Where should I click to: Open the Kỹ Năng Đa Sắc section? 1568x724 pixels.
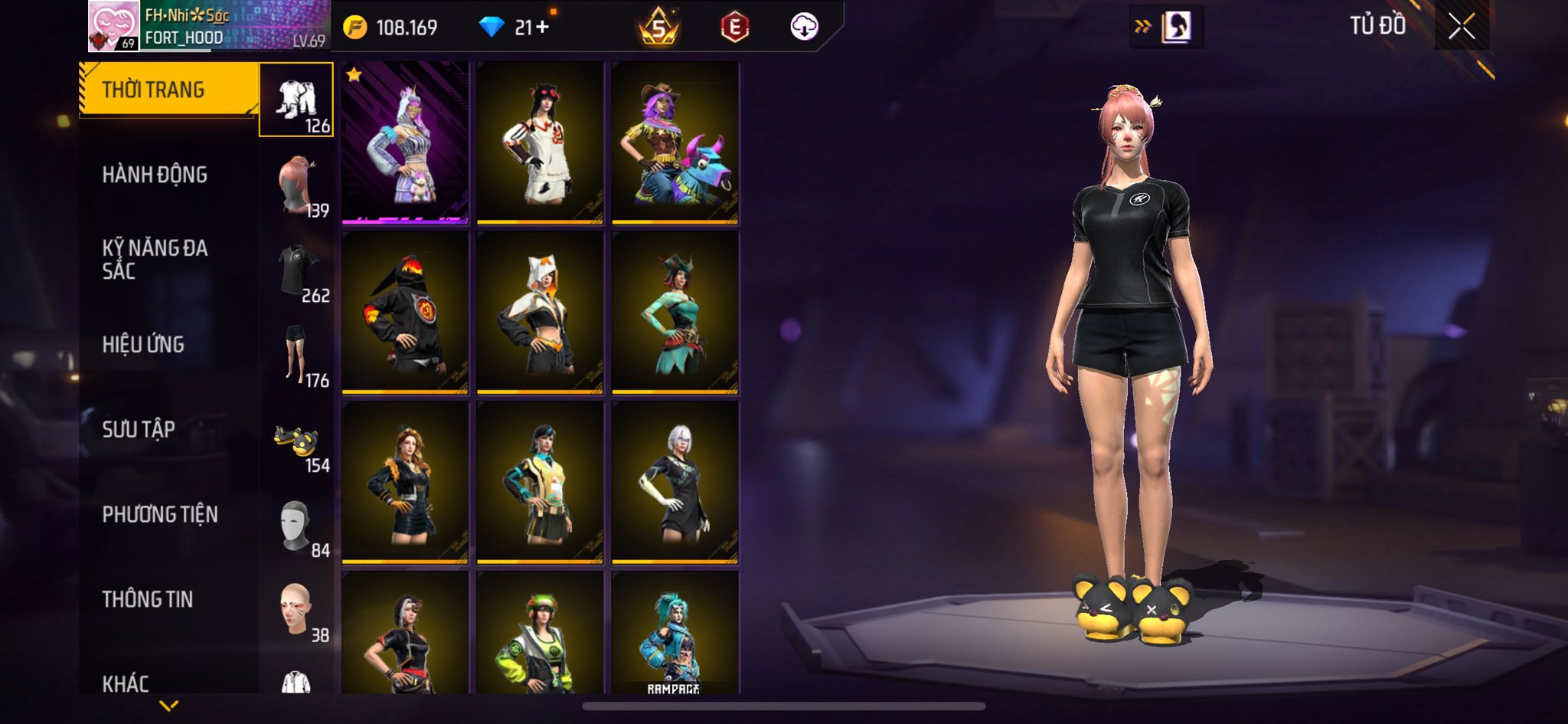(x=155, y=259)
